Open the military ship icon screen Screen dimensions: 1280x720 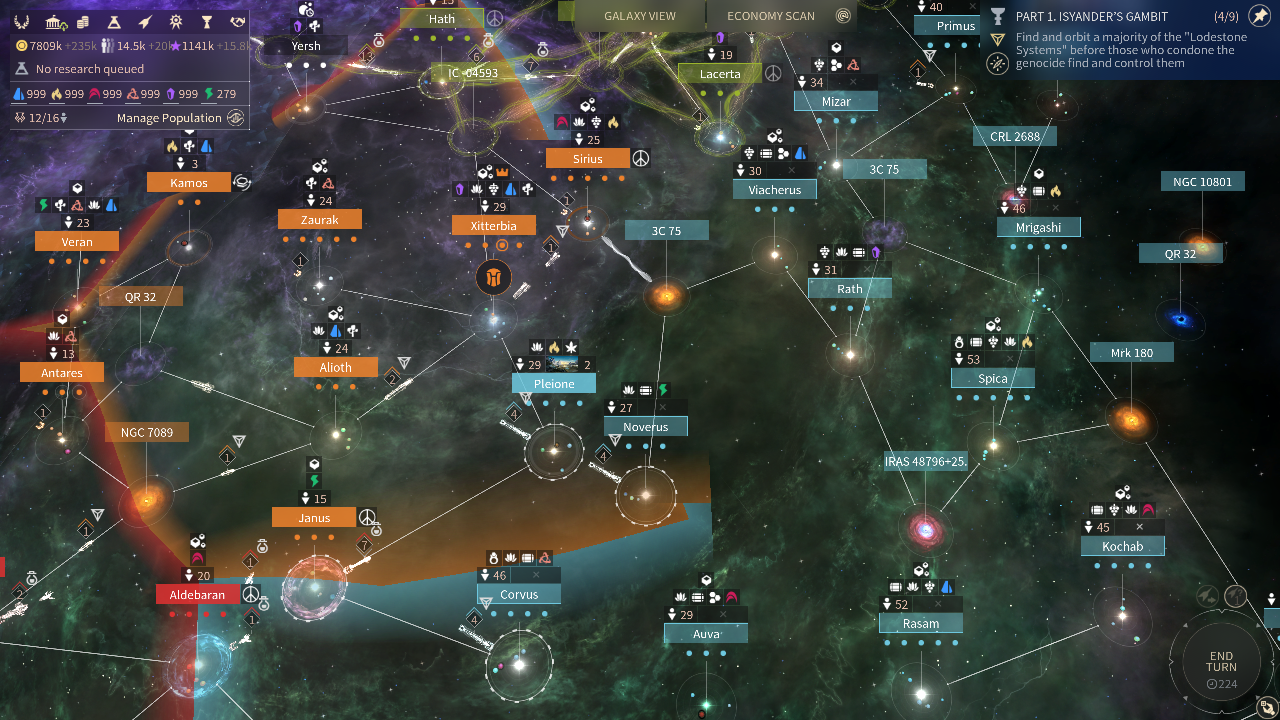tap(146, 22)
